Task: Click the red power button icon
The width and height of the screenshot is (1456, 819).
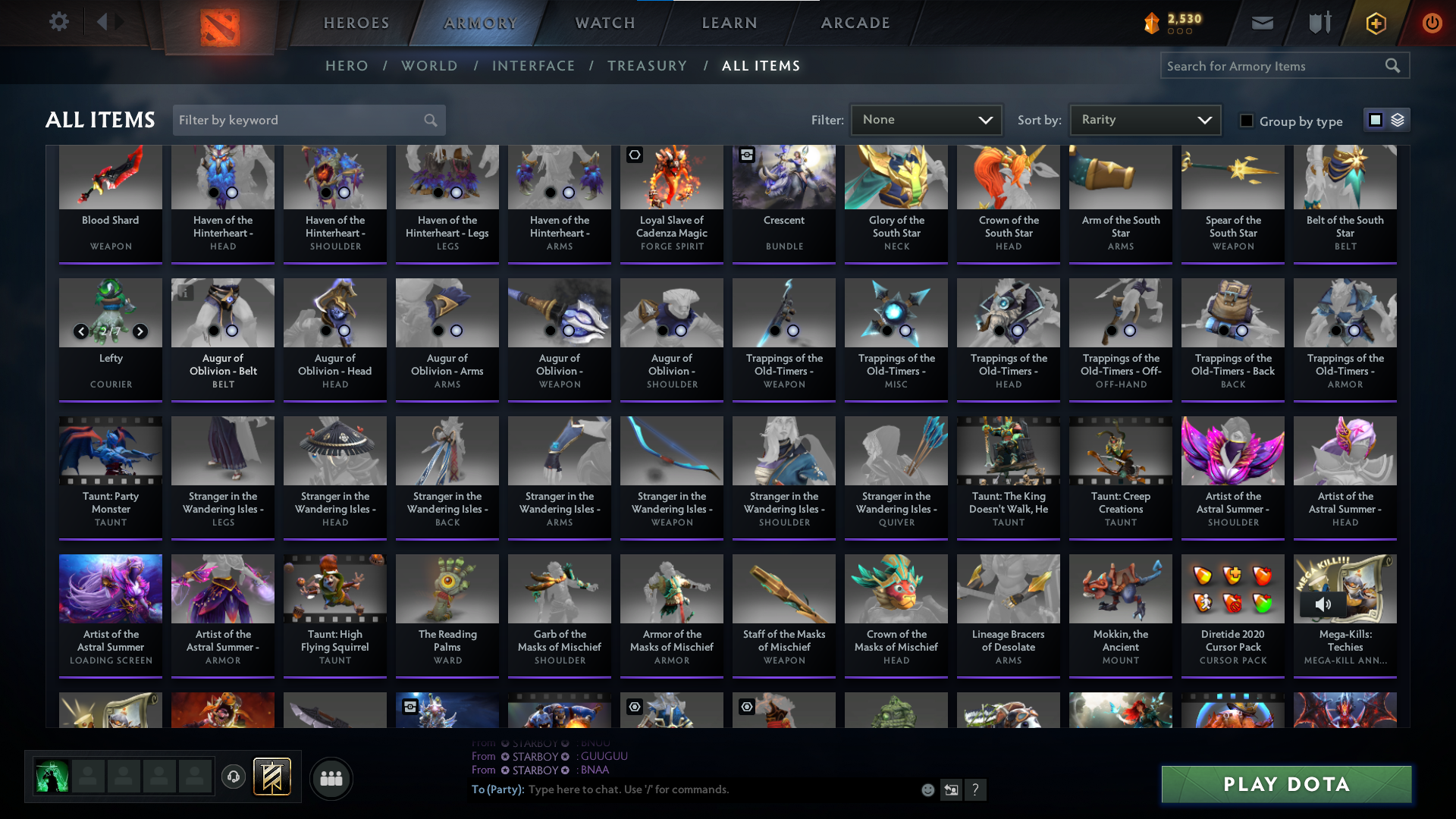Action: tap(1432, 23)
